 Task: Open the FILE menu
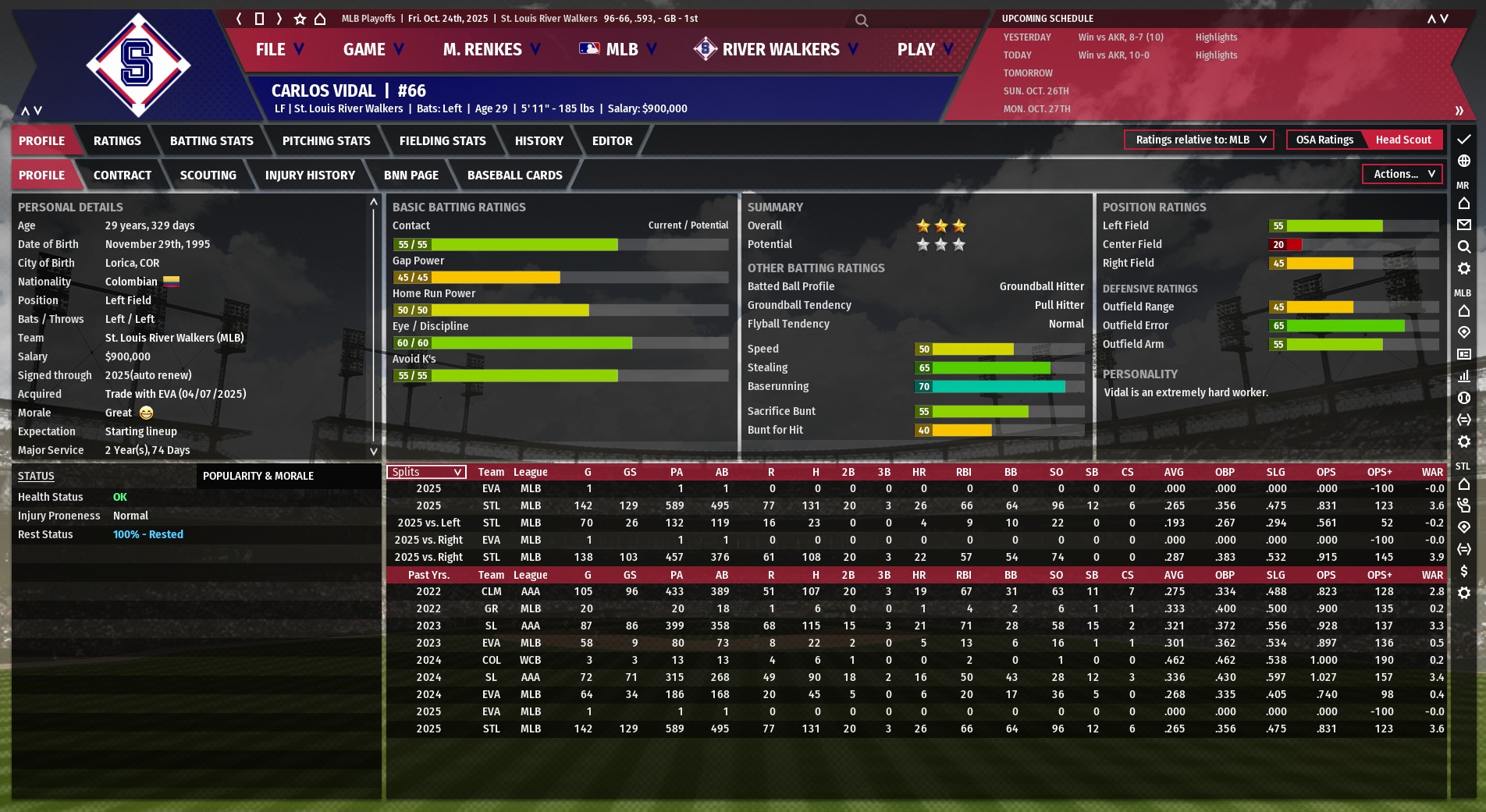point(279,50)
